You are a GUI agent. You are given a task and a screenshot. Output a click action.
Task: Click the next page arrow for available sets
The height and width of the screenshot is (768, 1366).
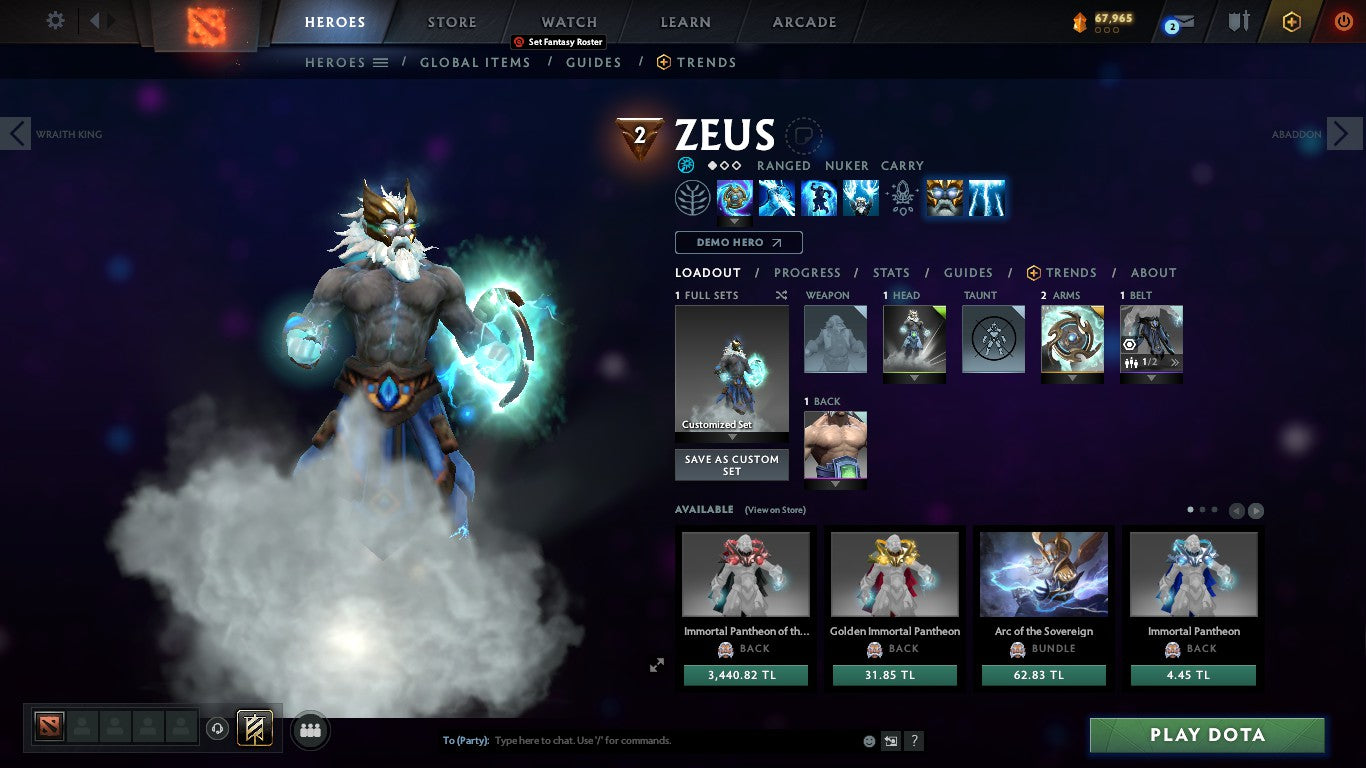[1255, 509]
